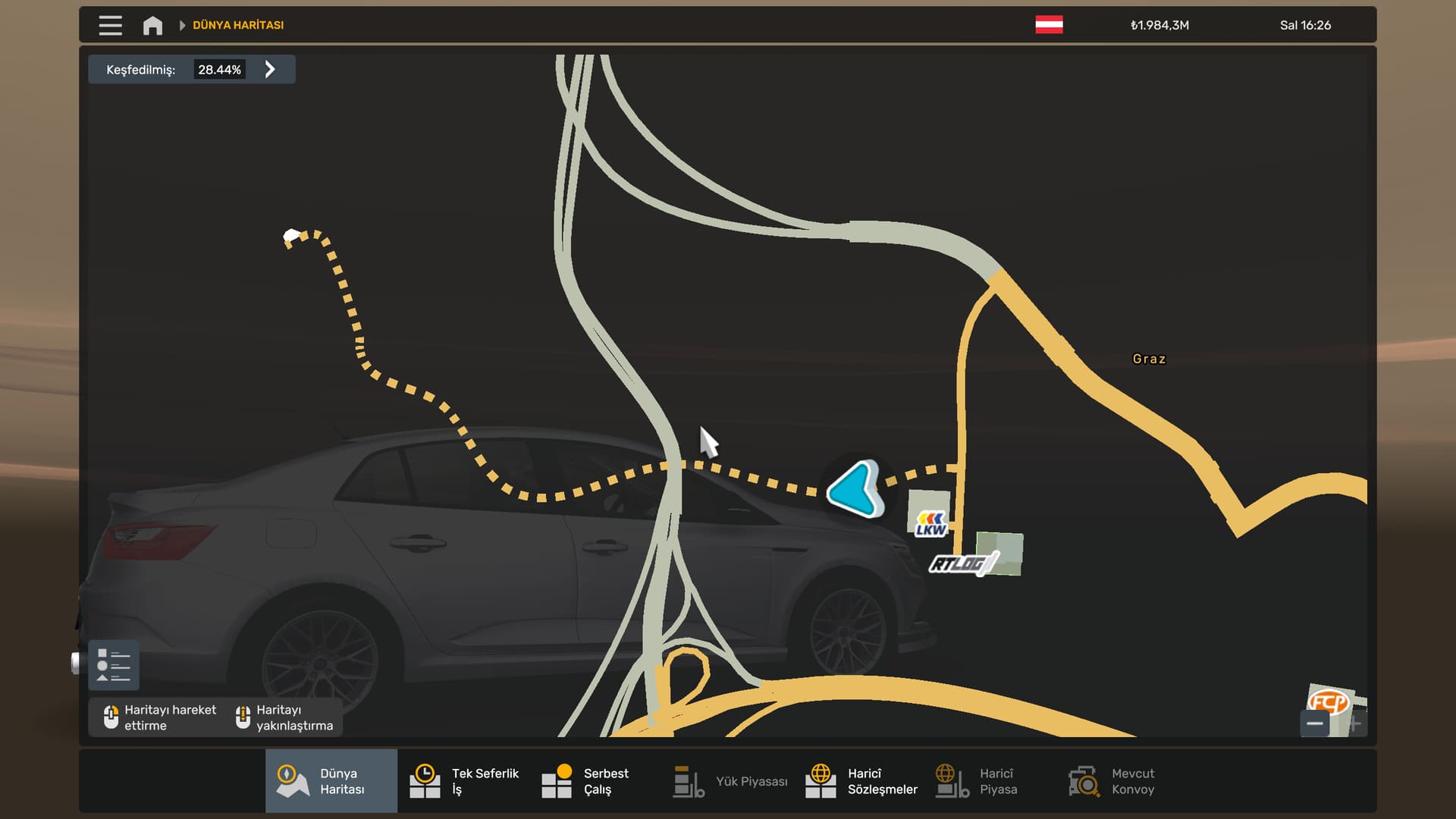Viewport: 1456px width, 819px height.
Task: Open the Serbest Çalış tab
Action: click(585, 781)
